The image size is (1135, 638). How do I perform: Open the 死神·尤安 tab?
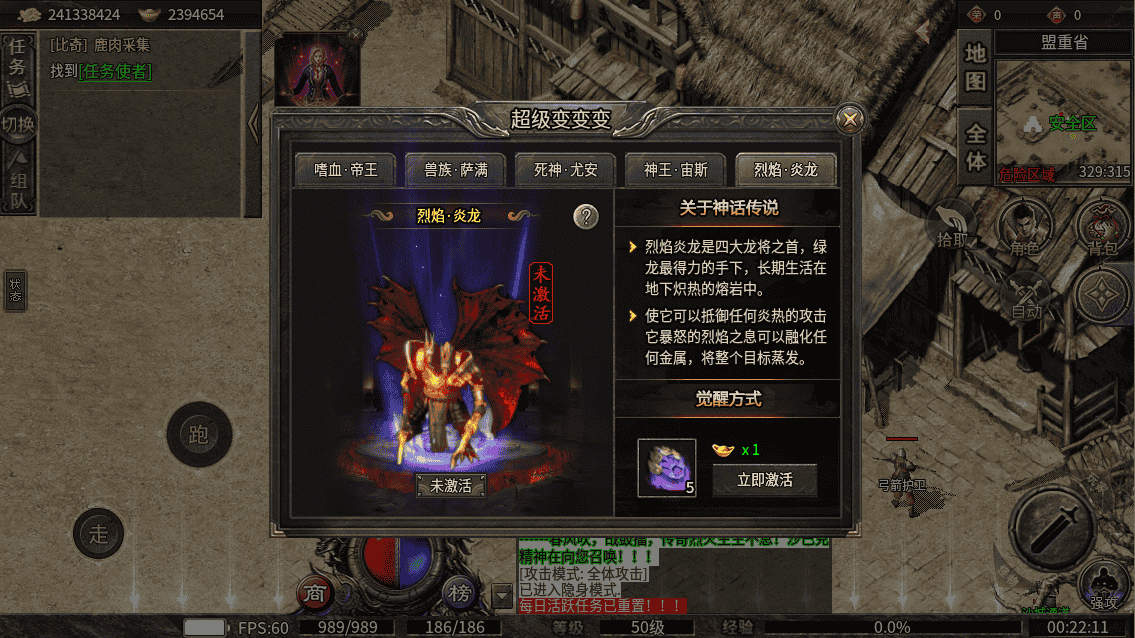(565, 170)
